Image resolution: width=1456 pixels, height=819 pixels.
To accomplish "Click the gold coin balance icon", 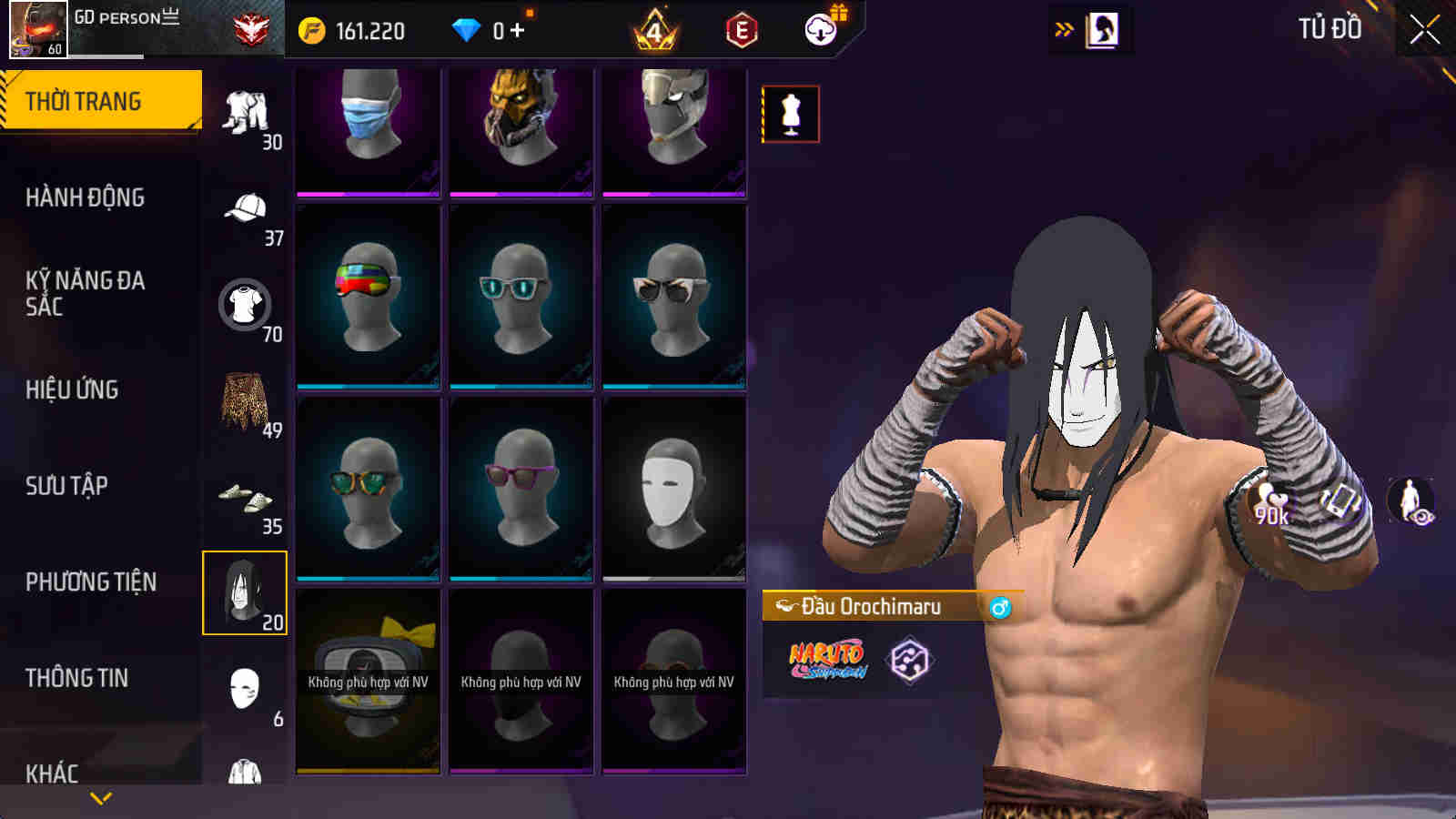I will 311,30.
